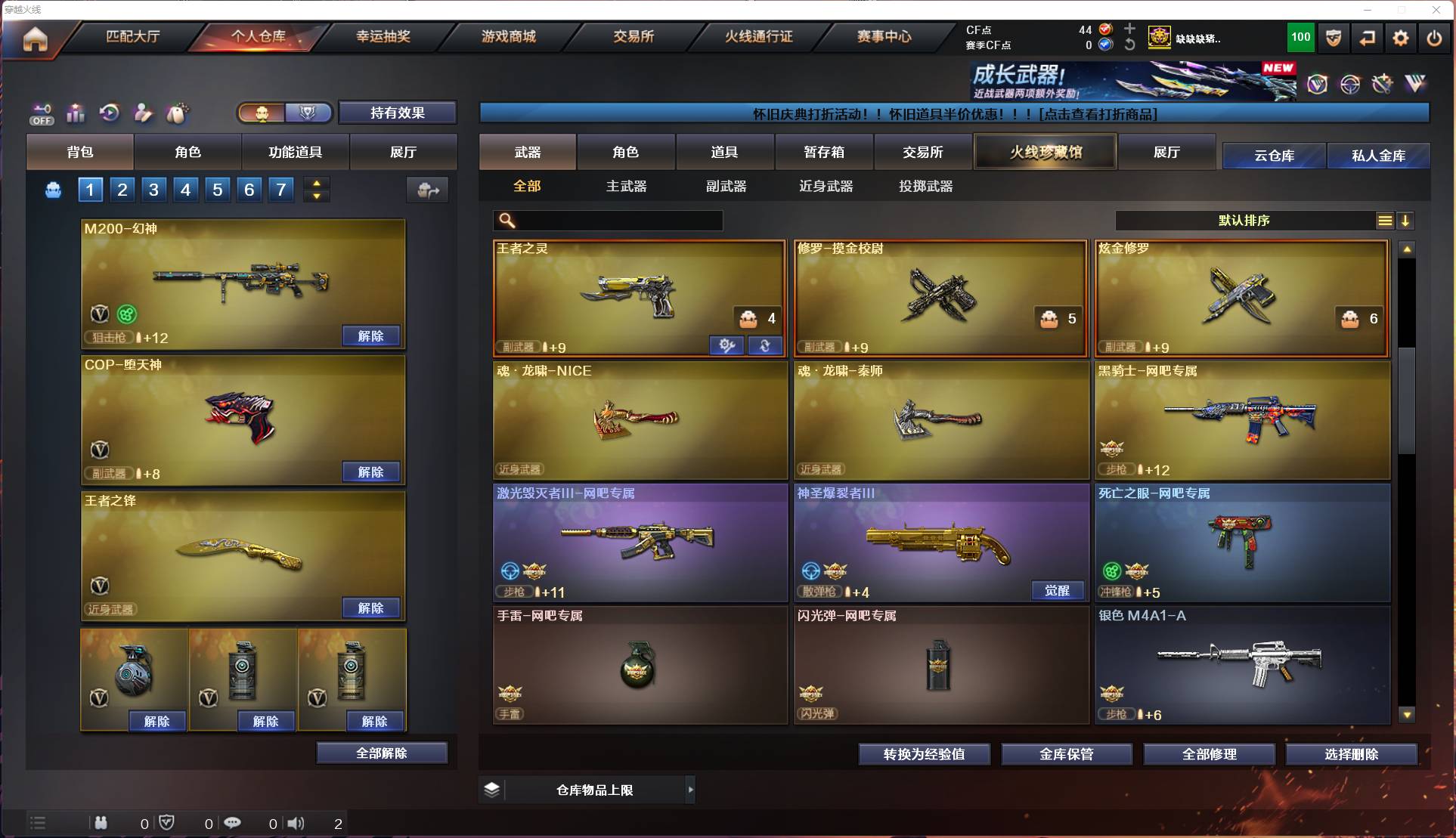Click the 金库保管 button

[1067, 753]
